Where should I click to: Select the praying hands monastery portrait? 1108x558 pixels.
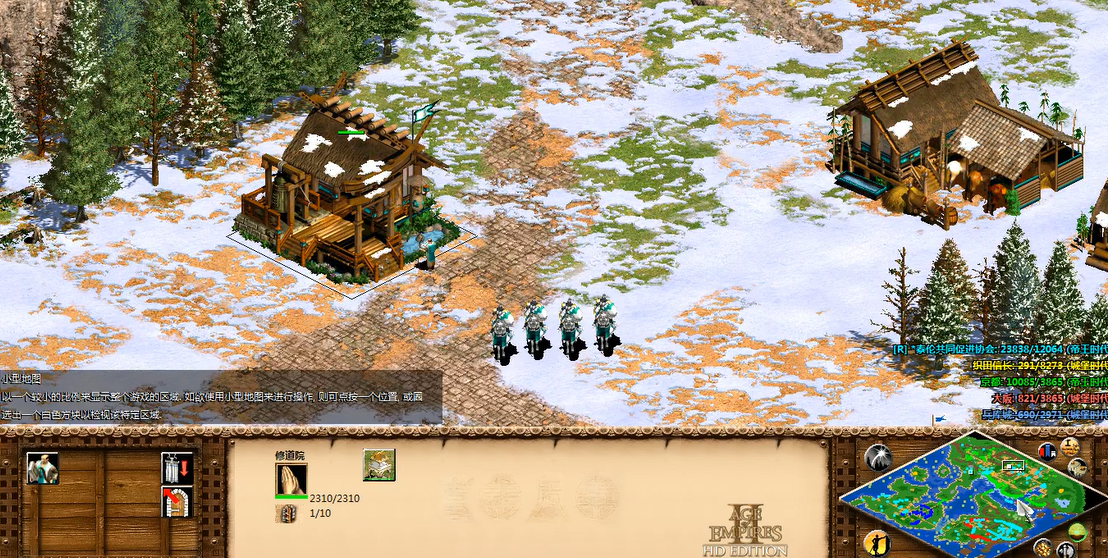point(291,479)
